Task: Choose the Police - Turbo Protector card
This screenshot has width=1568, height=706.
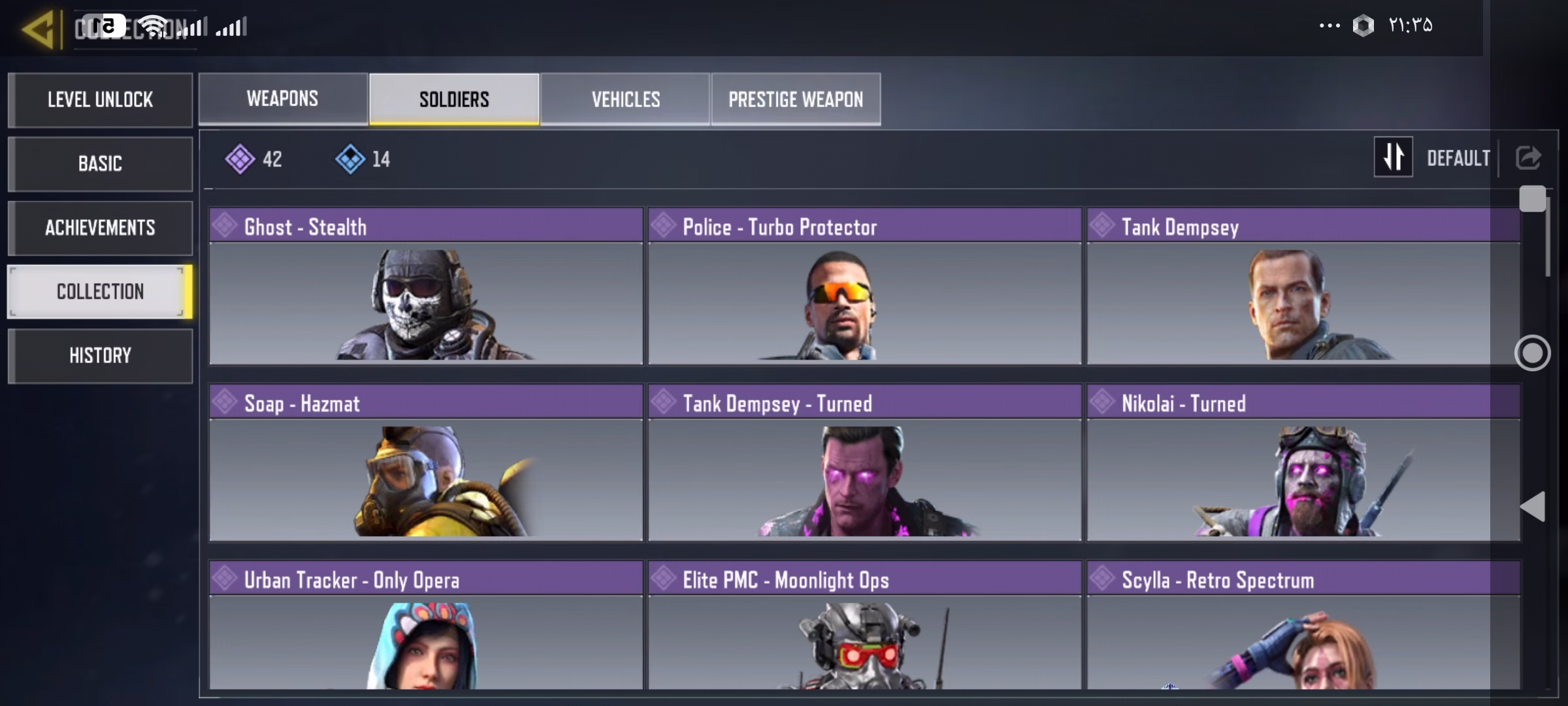Action: tap(864, 286)
